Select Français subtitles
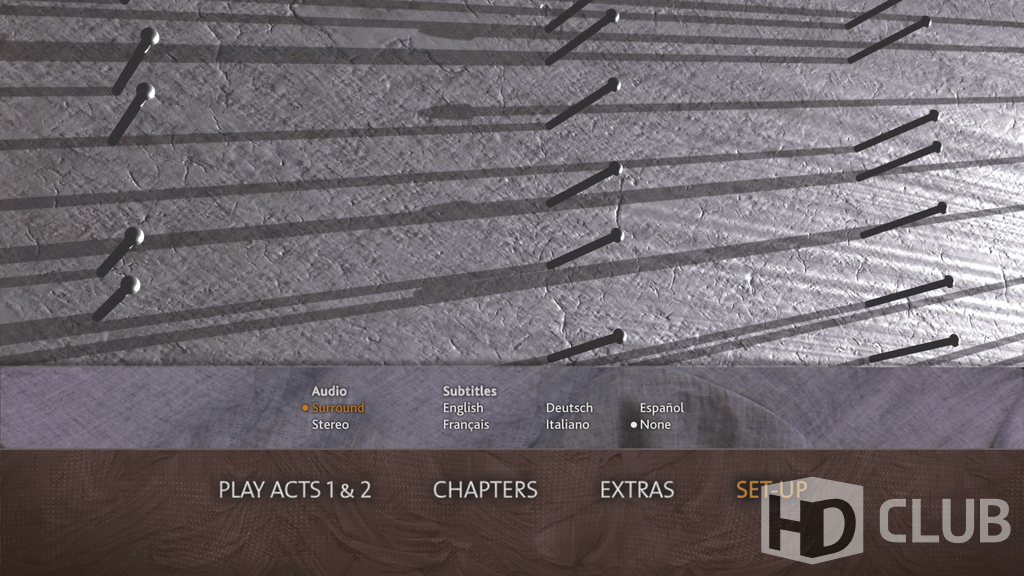This screenshot has width=1024, height=576. click(x=466, y=425)
